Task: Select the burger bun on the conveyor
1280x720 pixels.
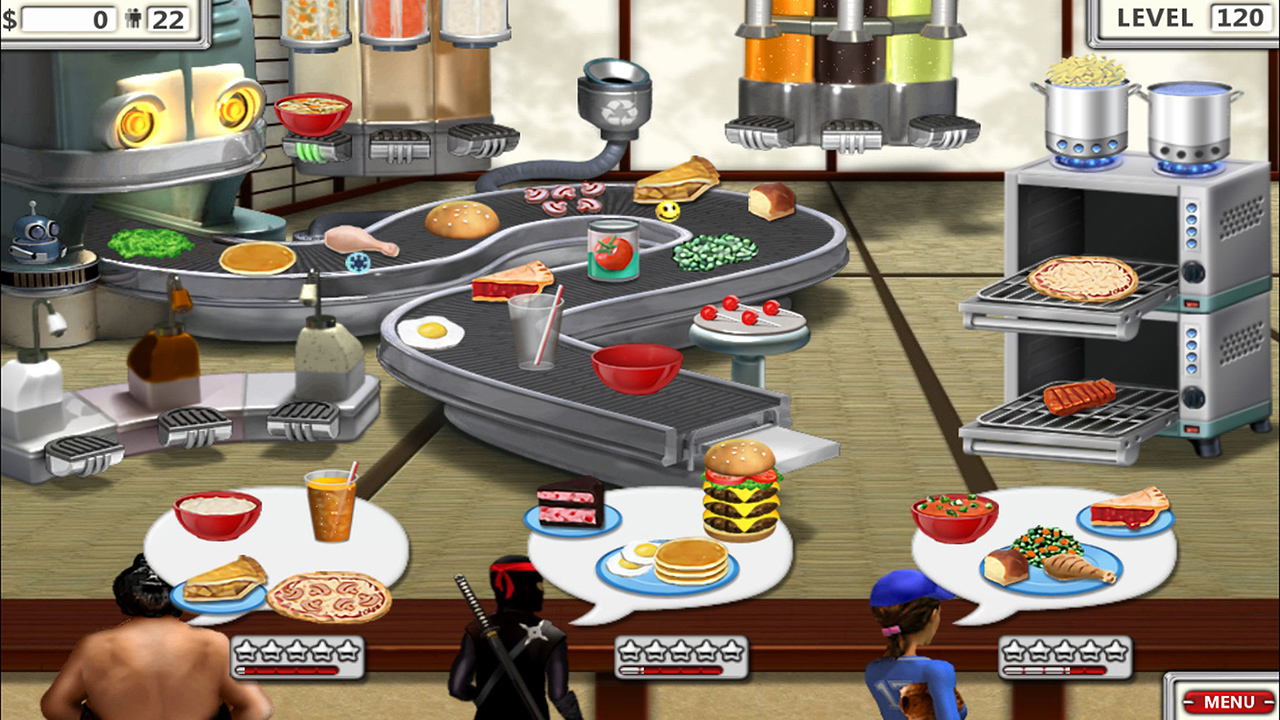Action: tap(462, 219)
